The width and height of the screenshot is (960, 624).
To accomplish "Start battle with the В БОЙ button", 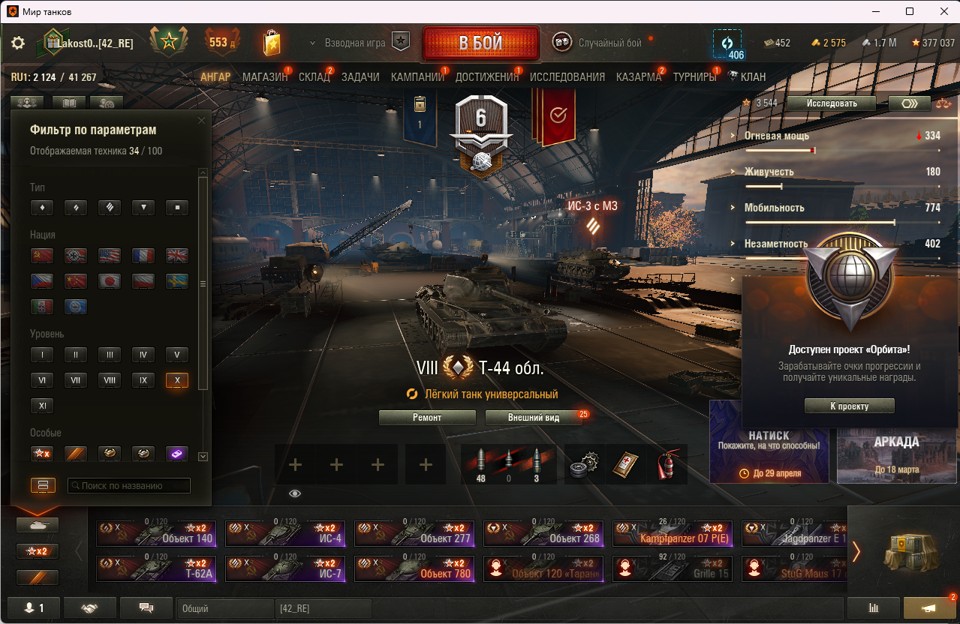I will (x=480, y=44).
